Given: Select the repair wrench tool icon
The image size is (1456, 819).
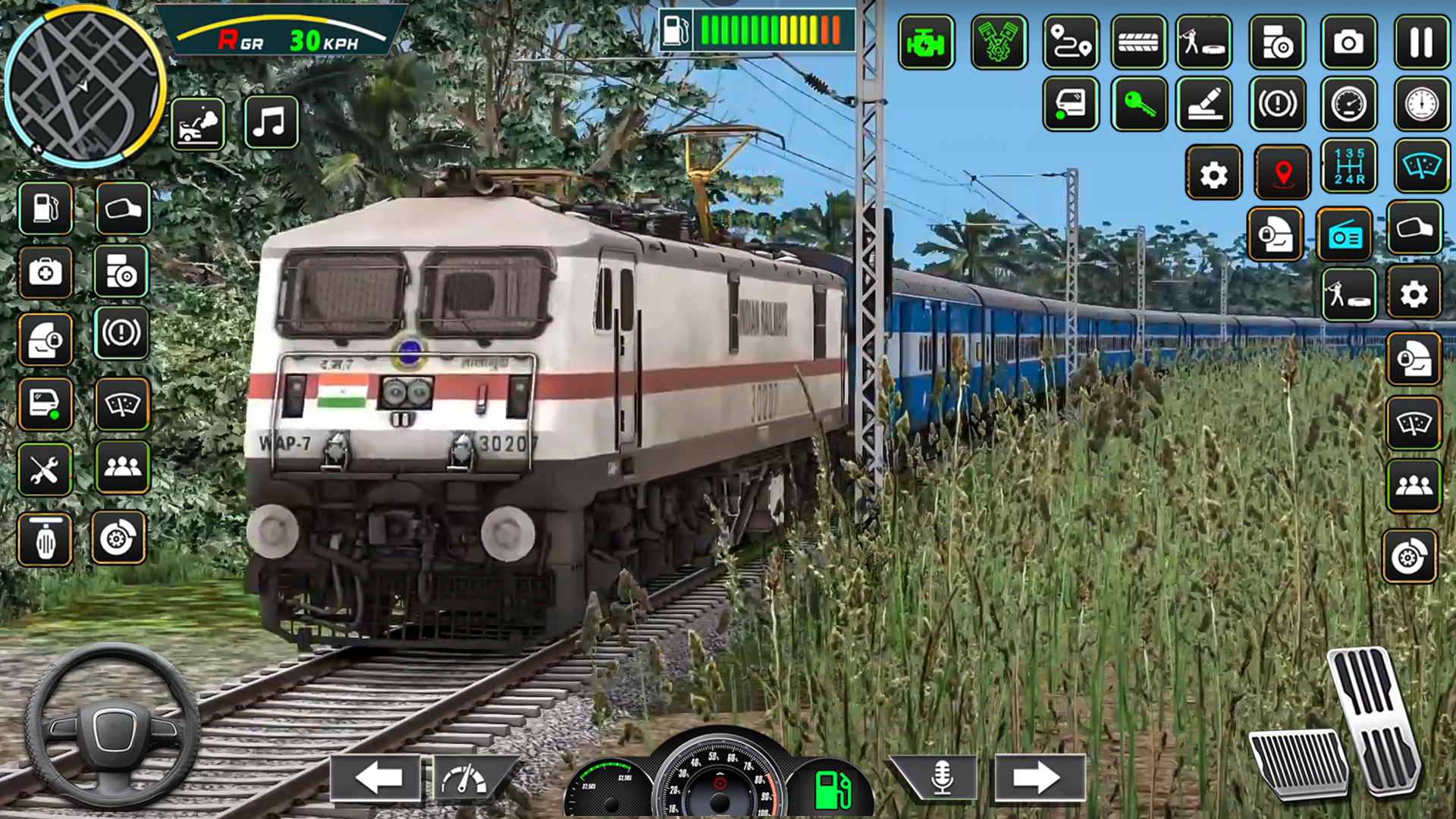Looking at the screenshot, I should click(x=45, y=470).
